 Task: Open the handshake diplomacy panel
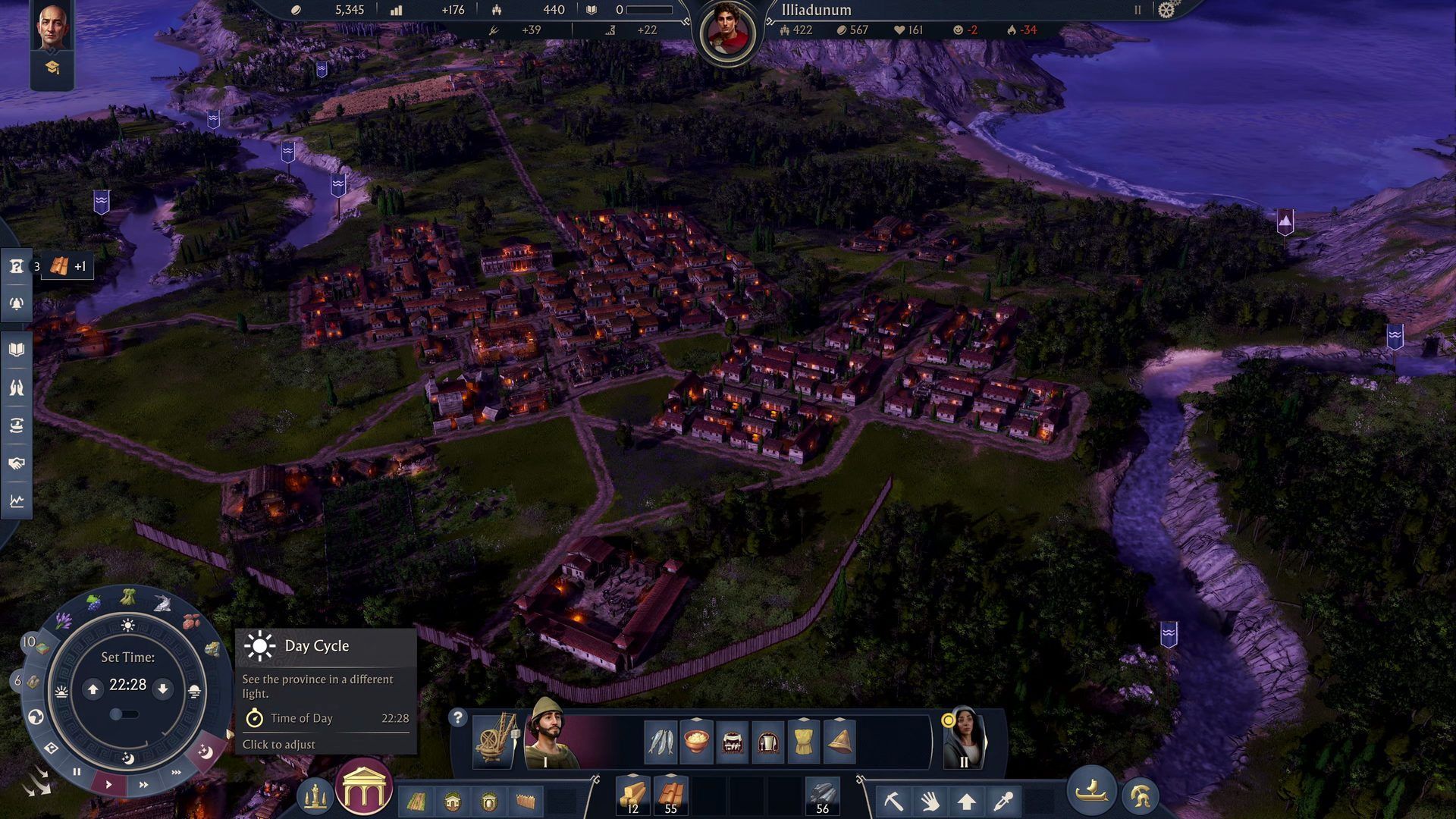[17, 463]
